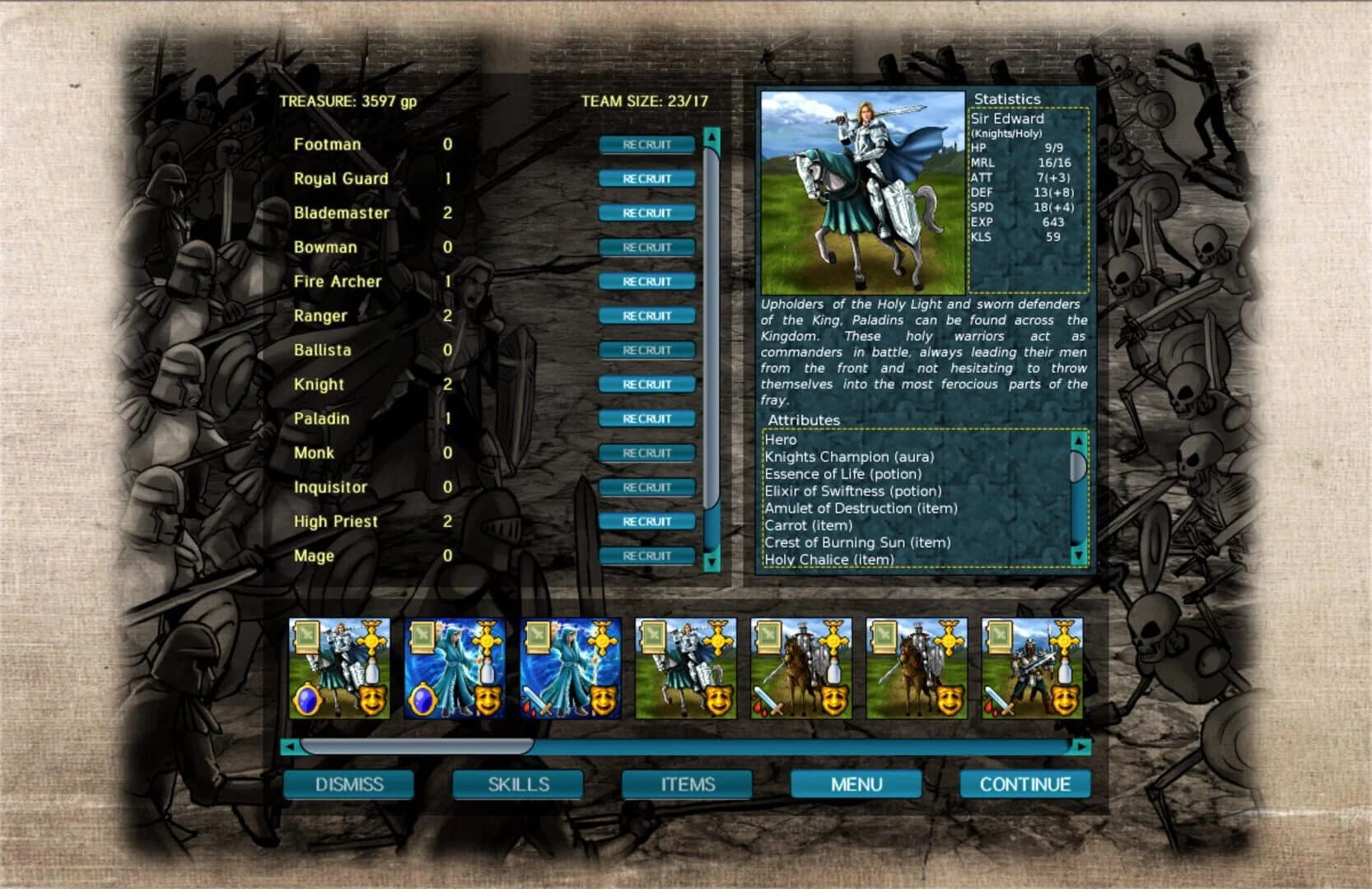Click the down arrow on the Attributes scrollbar
This screenshot has width=1372, height=889.
point(1080,552)
